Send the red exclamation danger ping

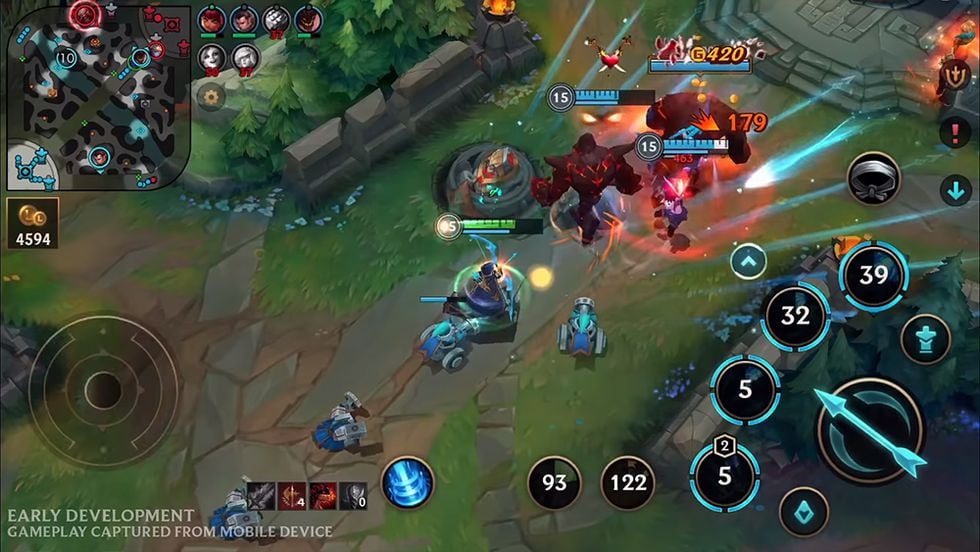point(954,133)
